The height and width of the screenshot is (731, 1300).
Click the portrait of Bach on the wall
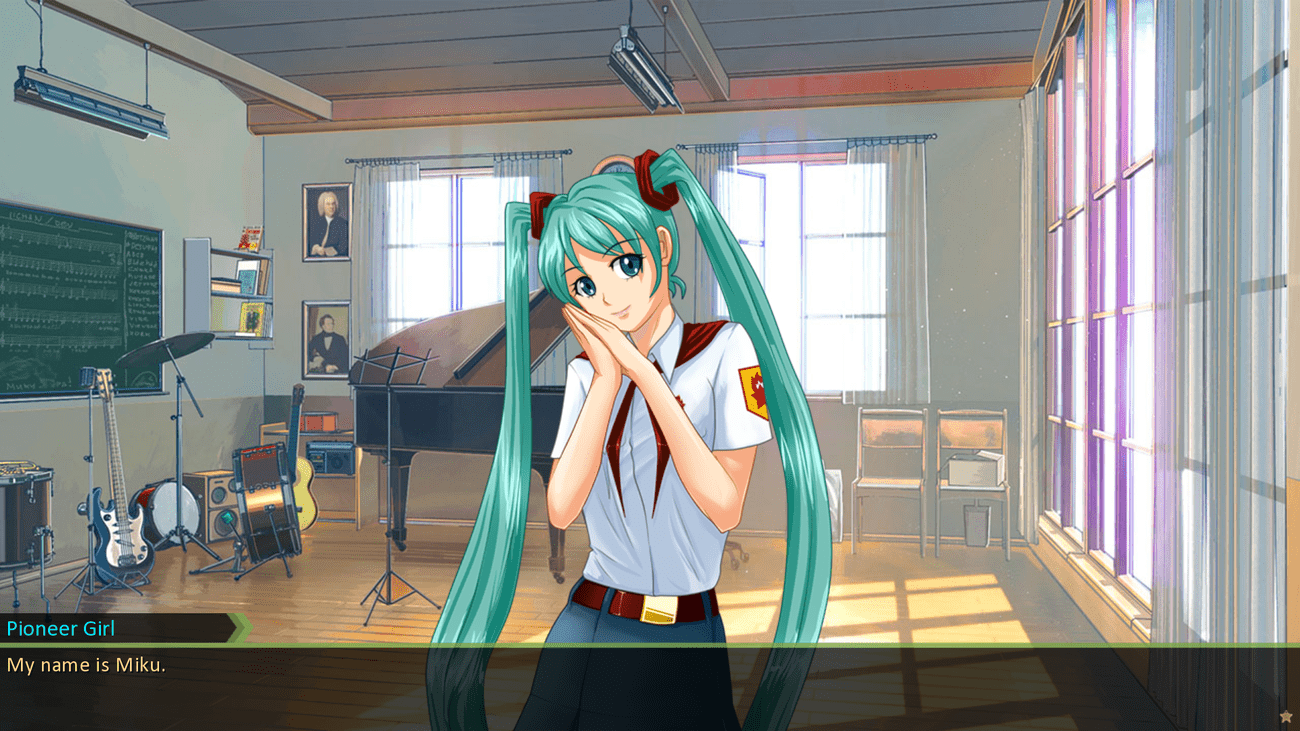click(325, 220)
